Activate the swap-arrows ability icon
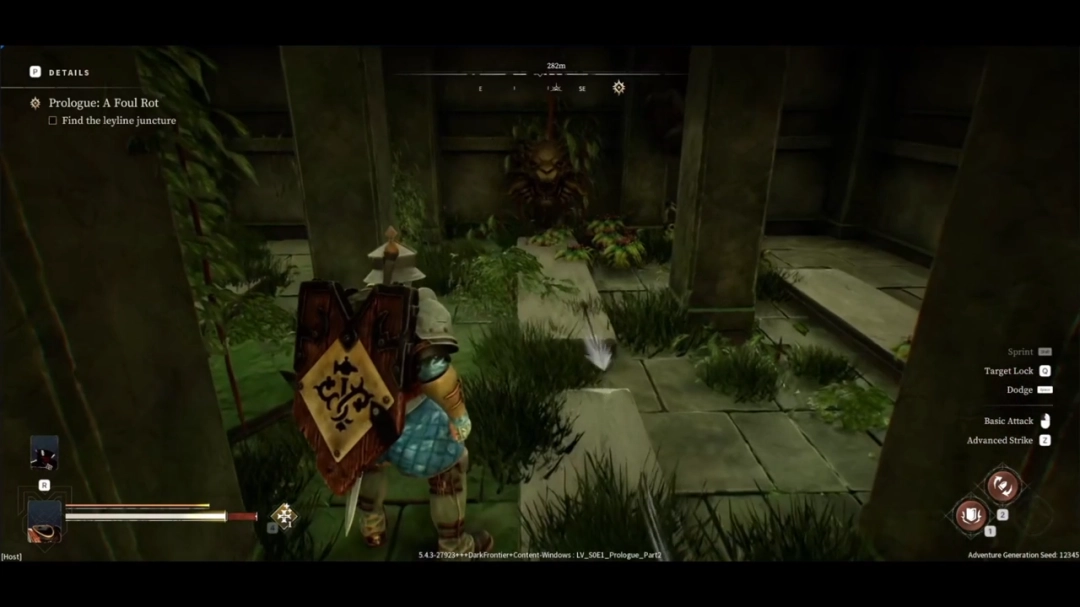1080x607 pixels. click(1001, 486)
